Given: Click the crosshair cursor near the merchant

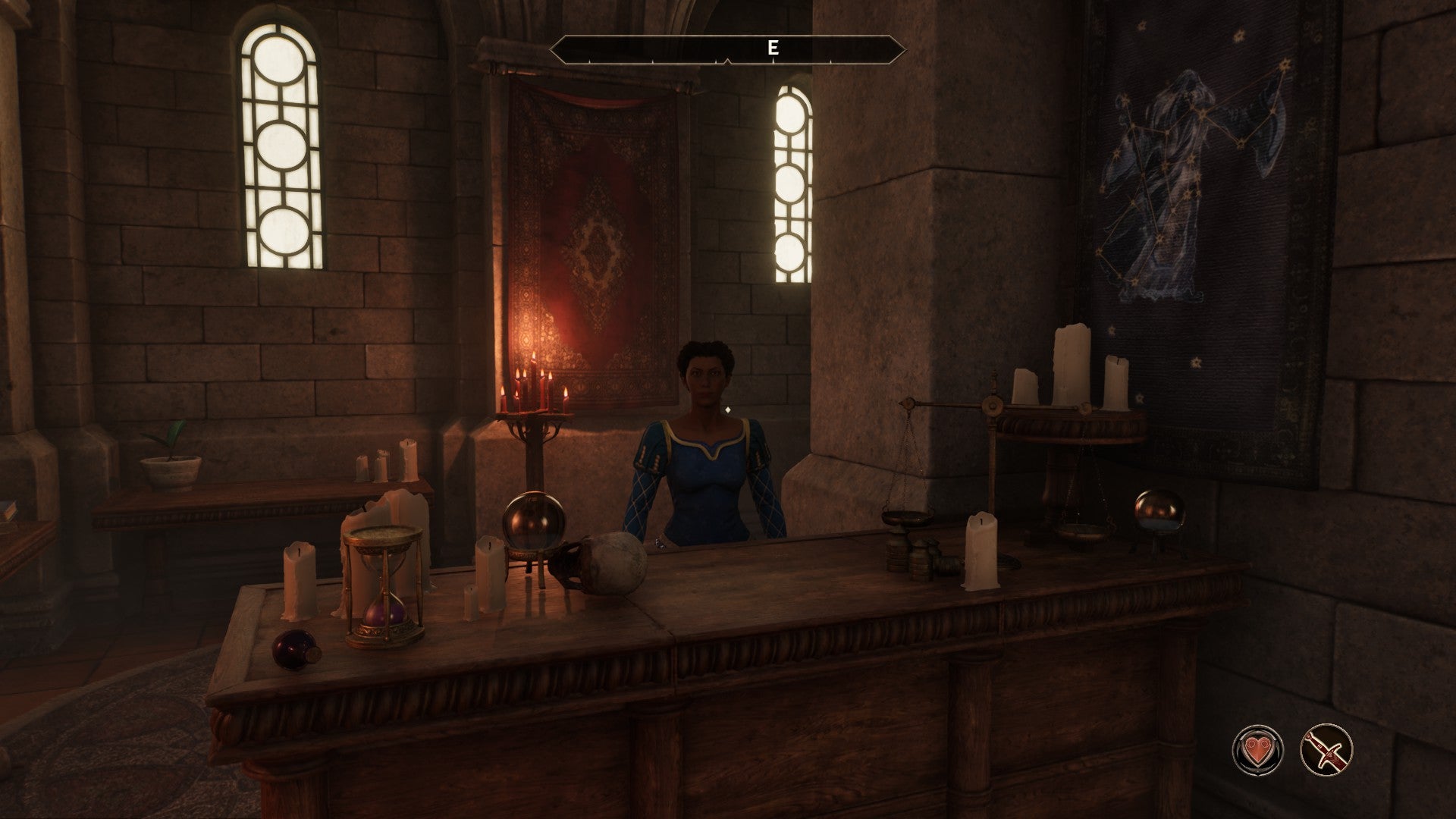Looking at the screenshot, I should click(x=730, y=408).
